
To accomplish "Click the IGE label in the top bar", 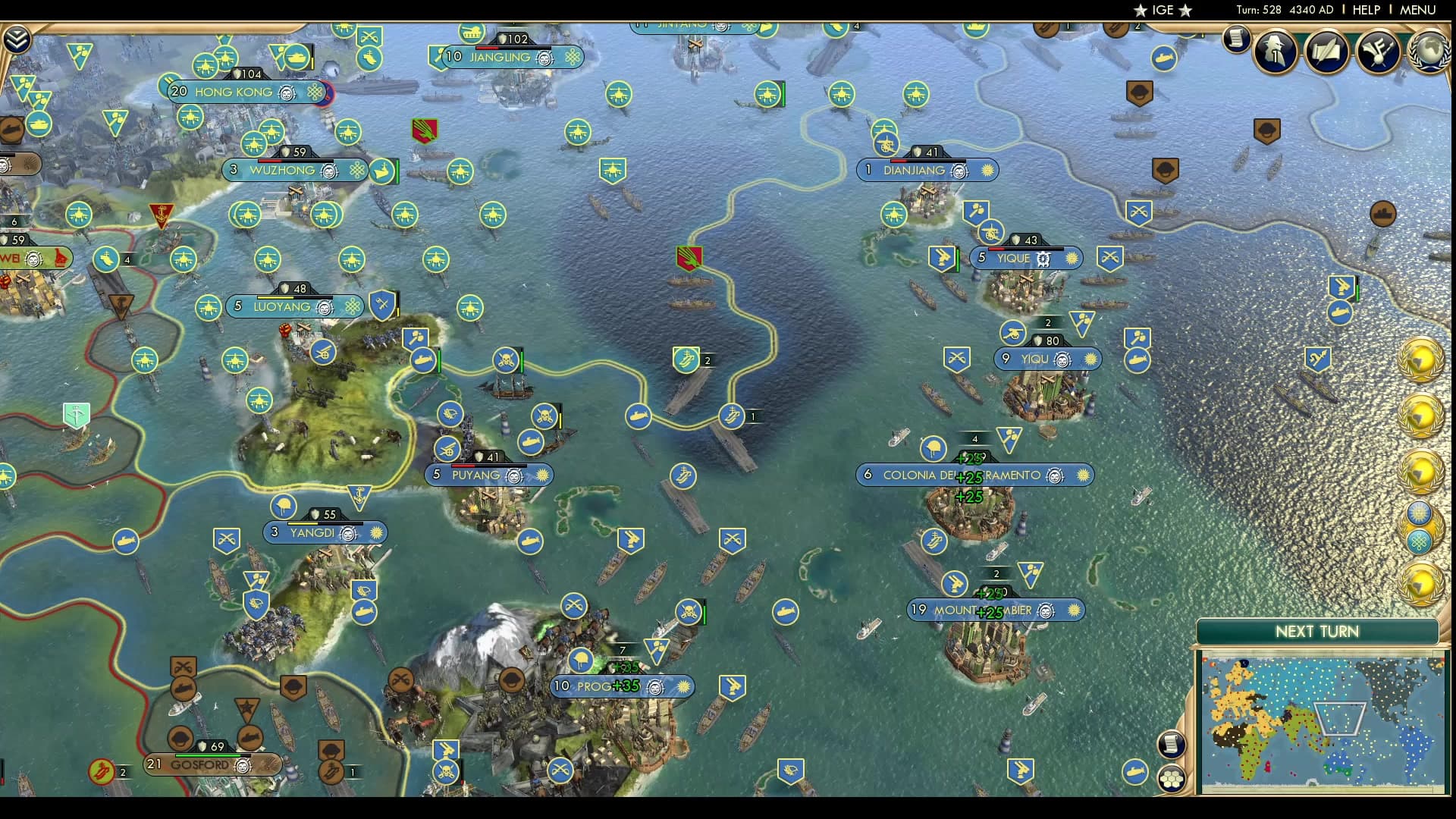I will 1164,11.
